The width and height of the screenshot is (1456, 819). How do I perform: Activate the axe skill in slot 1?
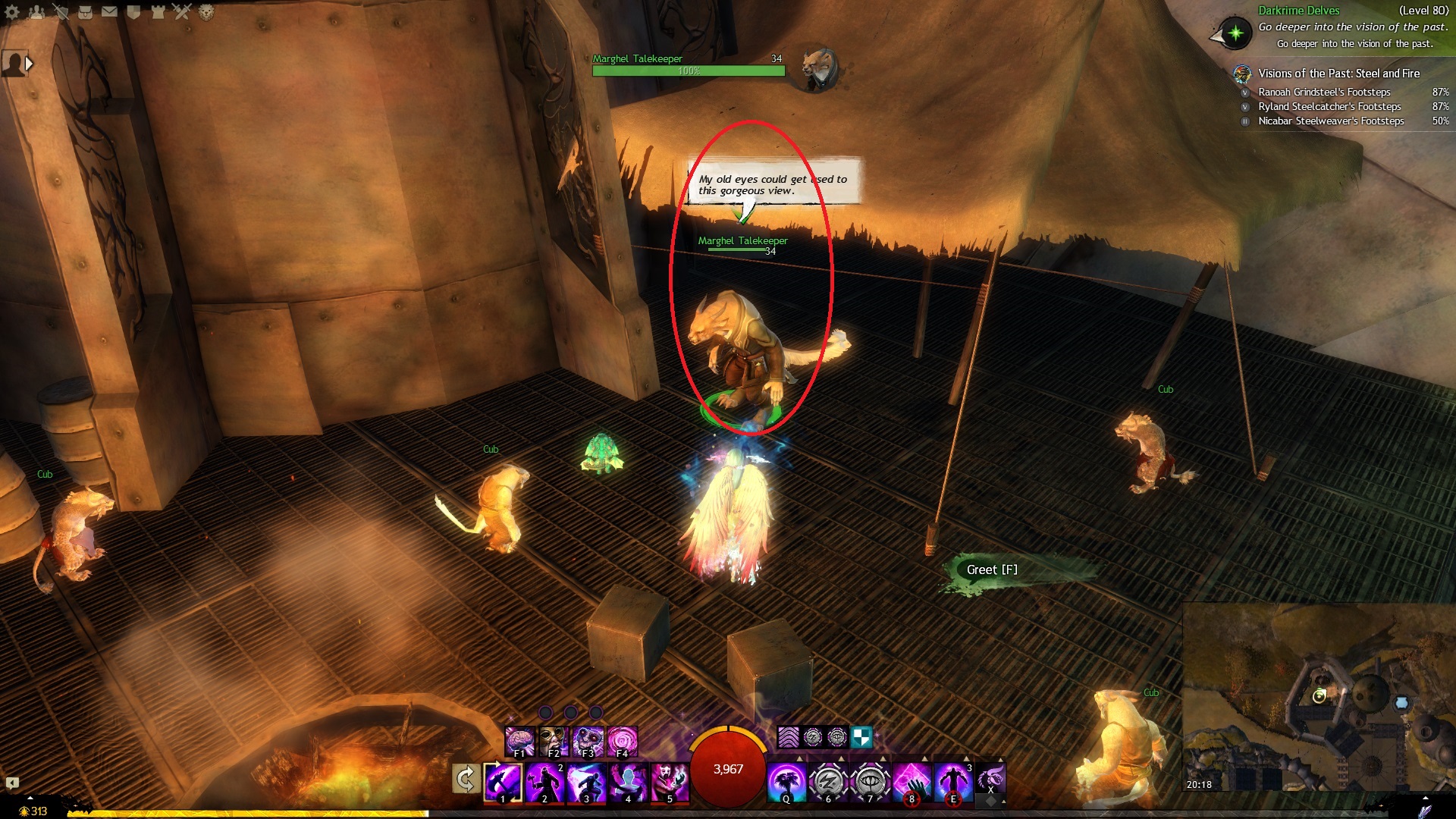tap(503, 781)
